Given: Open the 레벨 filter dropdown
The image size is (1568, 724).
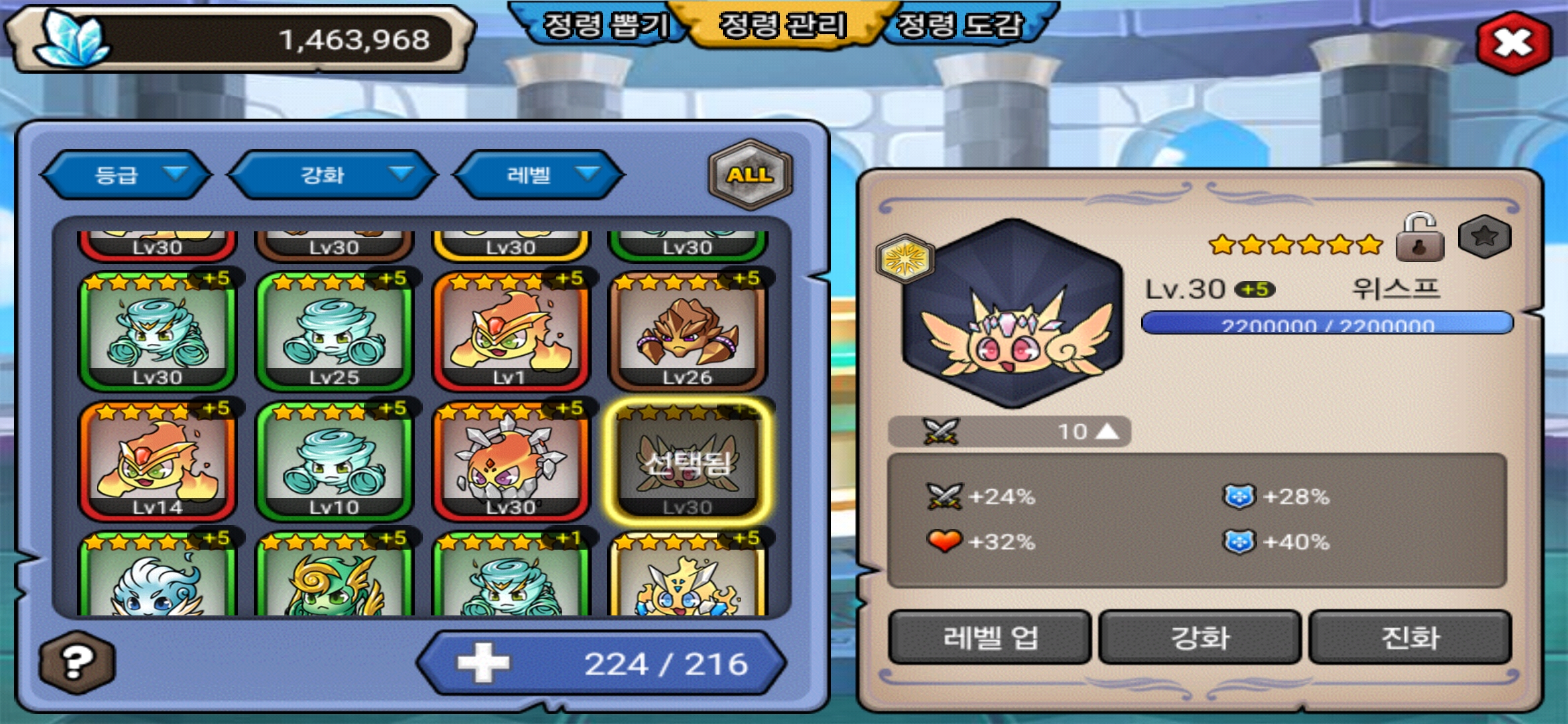Looking at the screenshot, I should [x=539, y=175].
